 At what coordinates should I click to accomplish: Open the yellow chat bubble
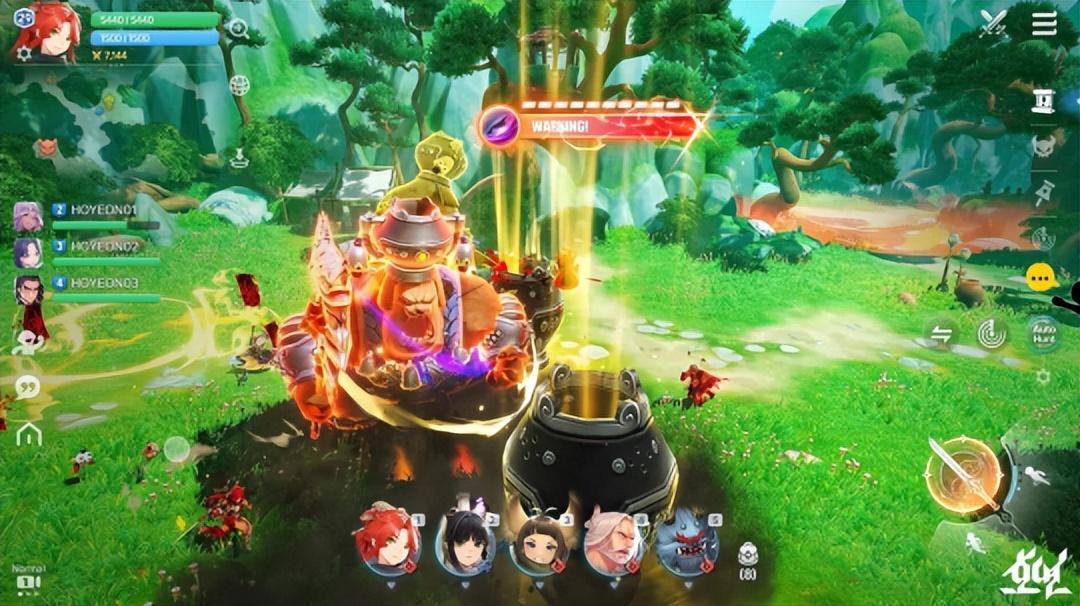(x=1042, y=277)
